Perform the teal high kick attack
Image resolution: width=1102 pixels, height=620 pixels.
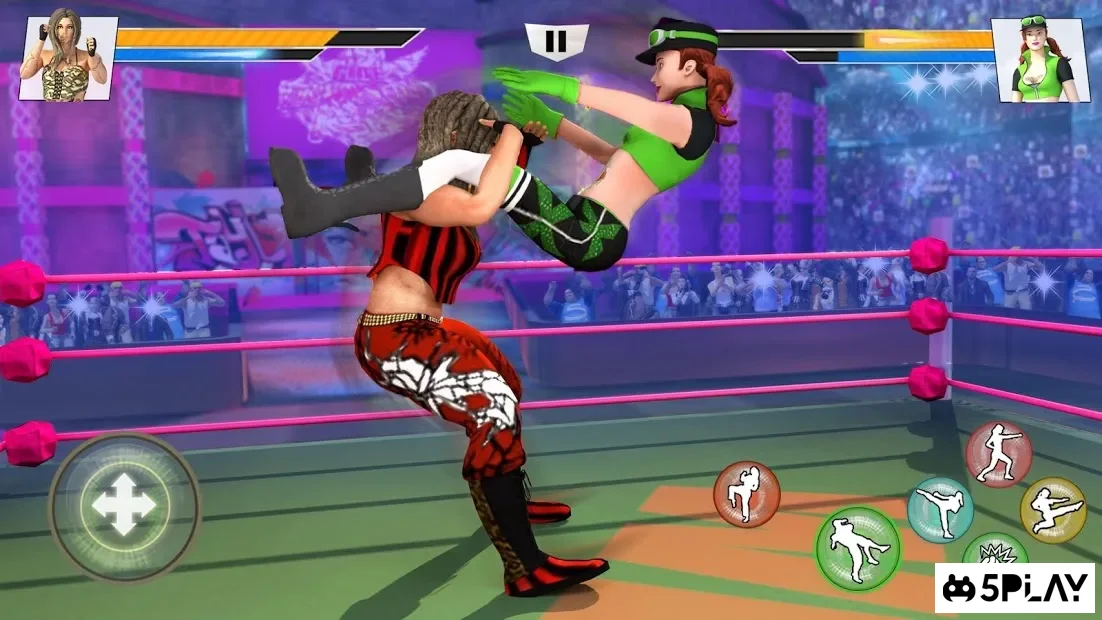[x=940, y=509]
